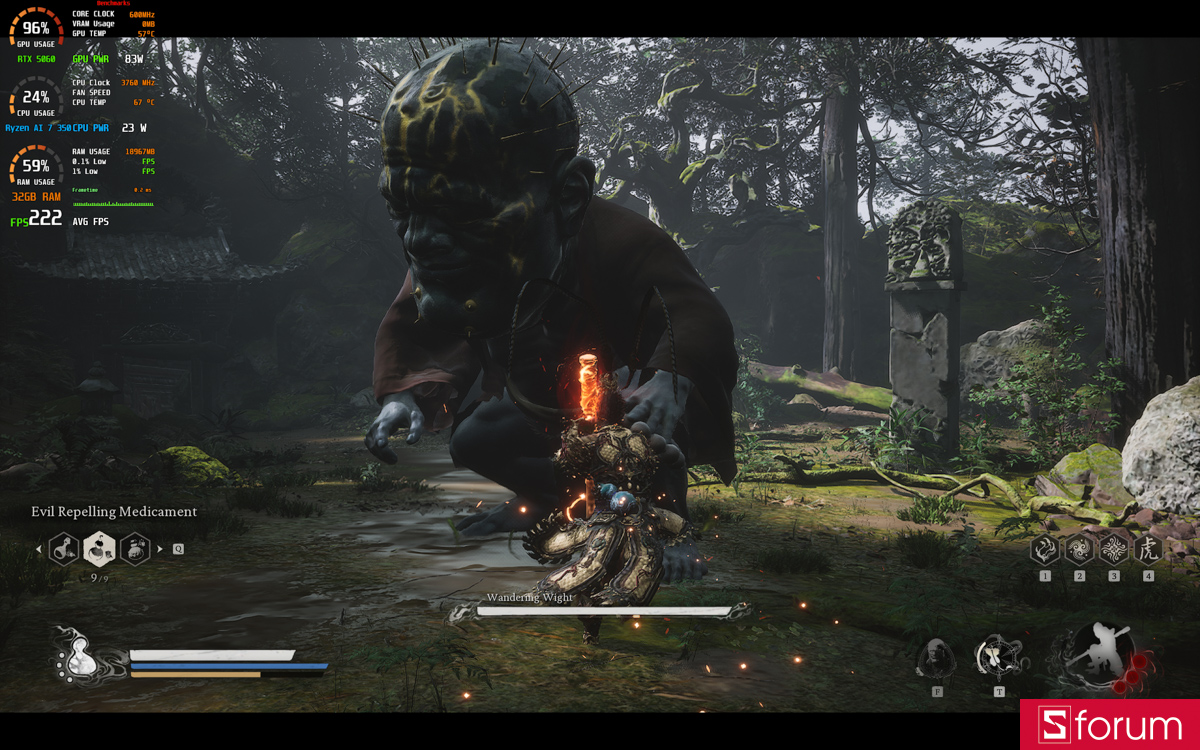Select the highlighted Evil Repelling Medicament slot
The height and width of the screenshot is (750, 1200).
point(99,548)
